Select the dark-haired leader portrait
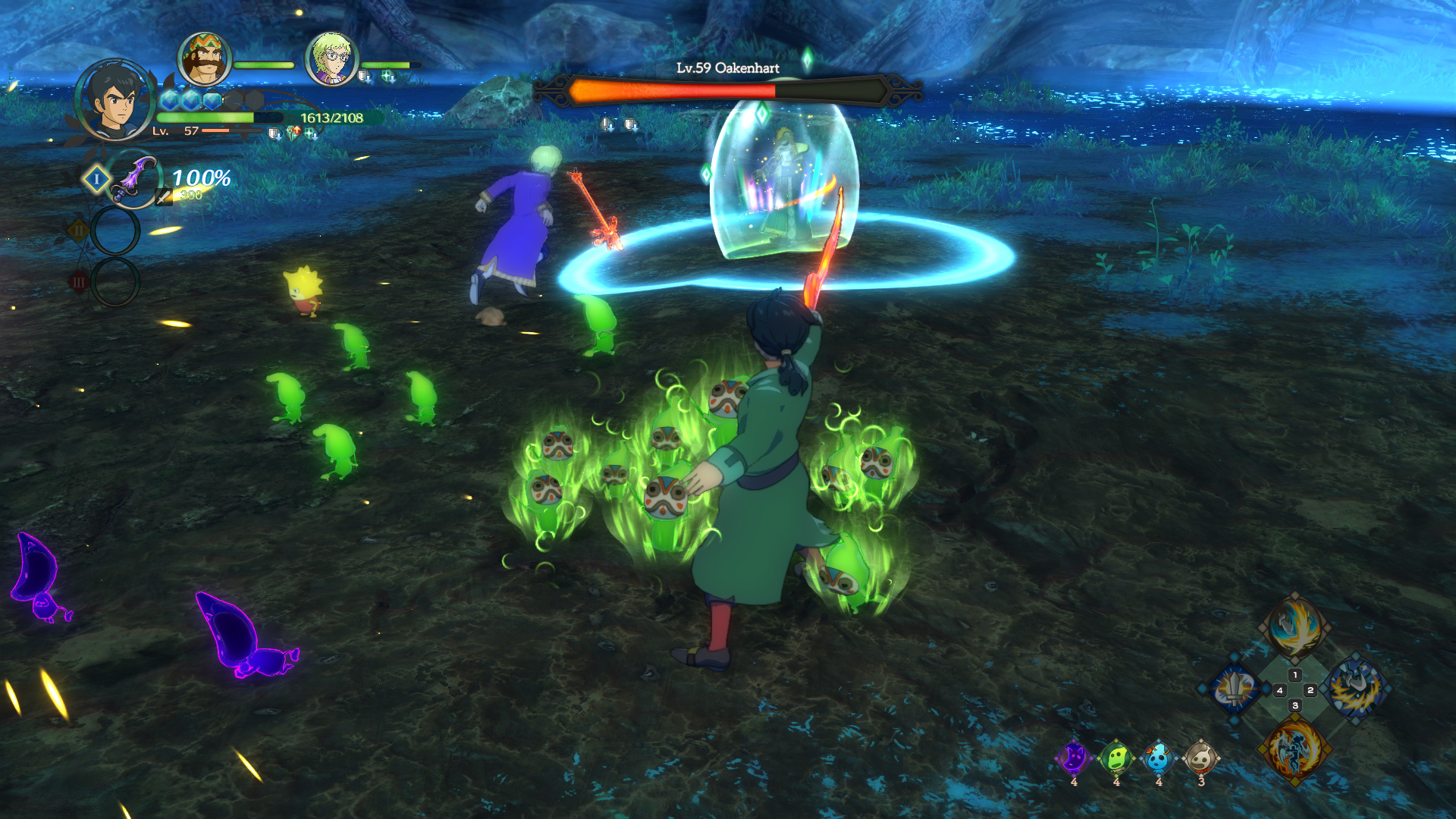 point(115,100)
